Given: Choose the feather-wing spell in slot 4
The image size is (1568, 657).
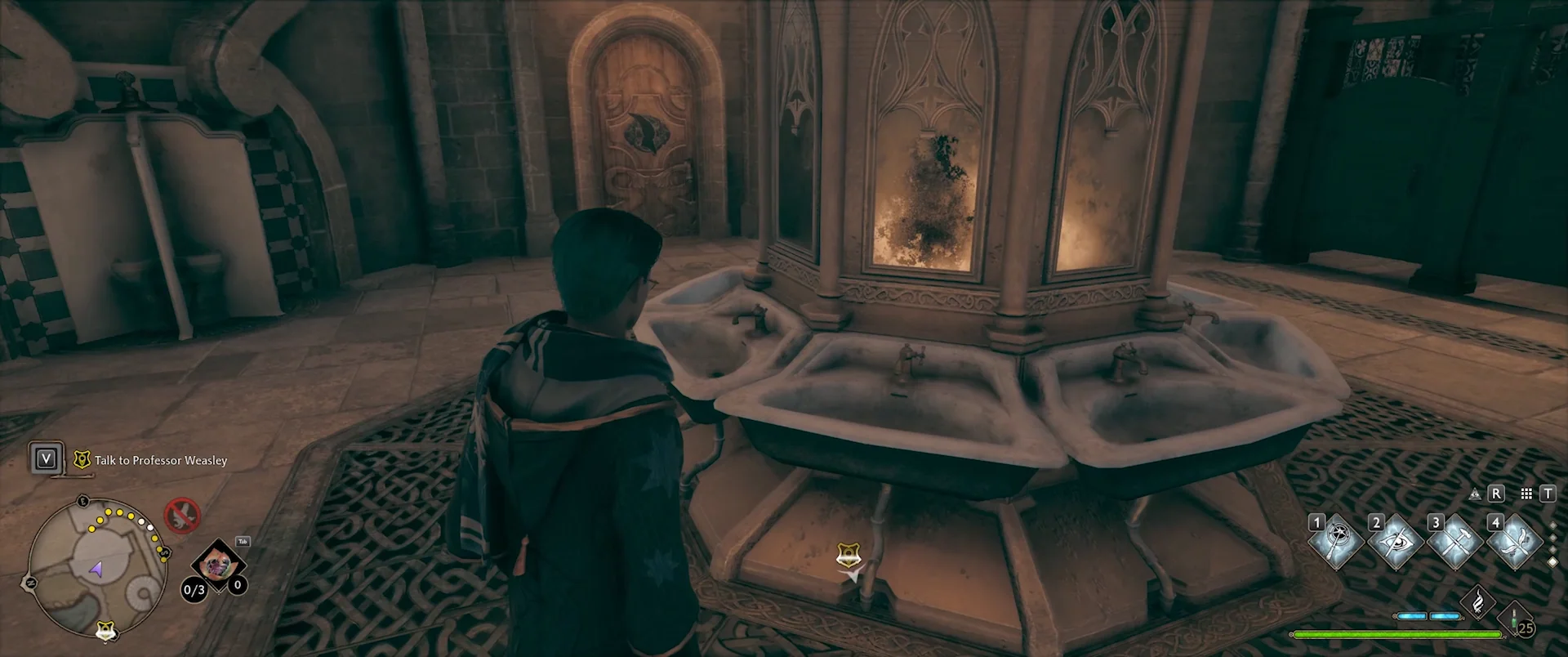Looking at the screenshot, I should 1515,543.
